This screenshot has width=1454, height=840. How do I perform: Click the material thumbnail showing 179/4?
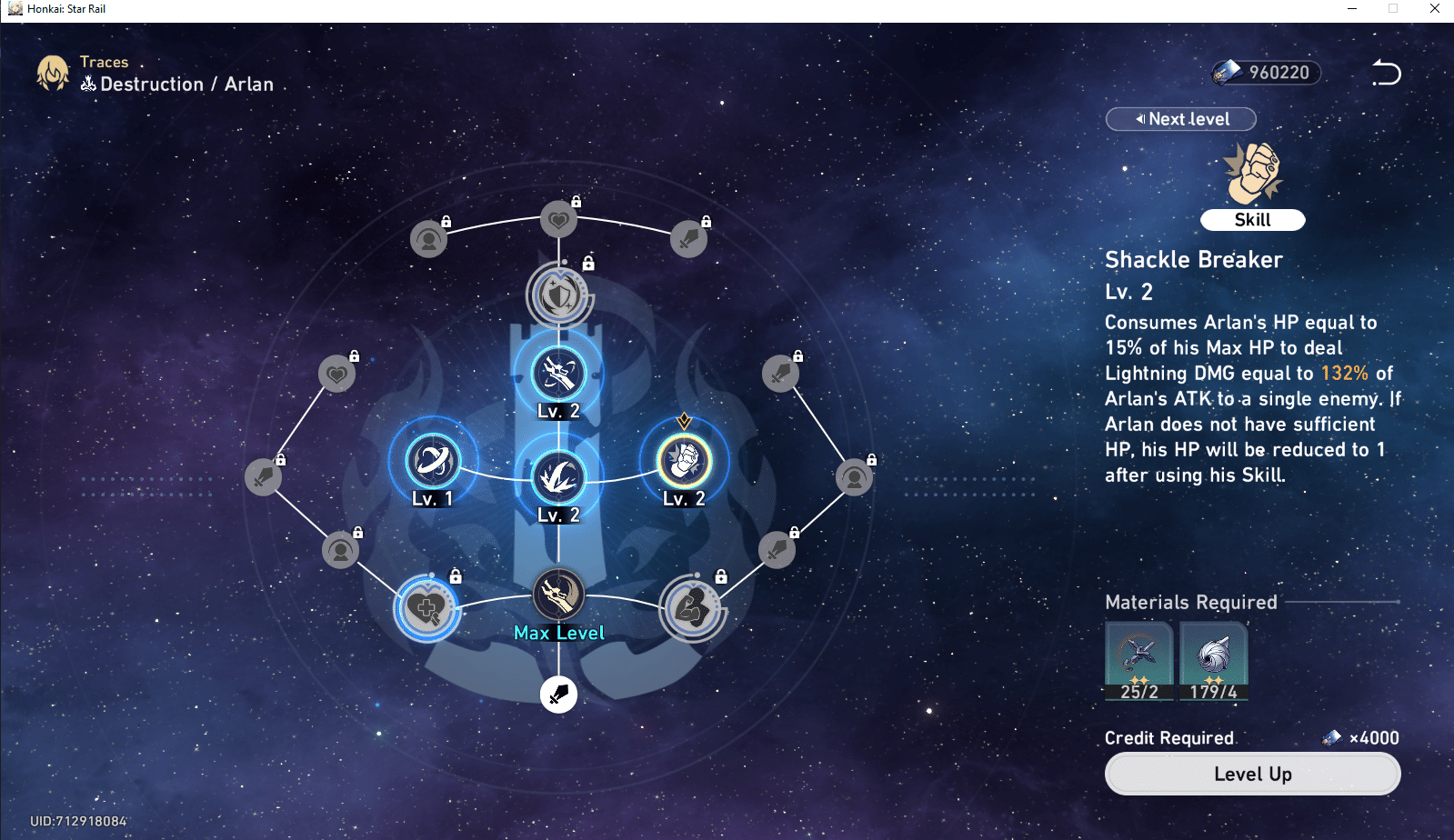pyautogui.click(x=1213, y=661)
